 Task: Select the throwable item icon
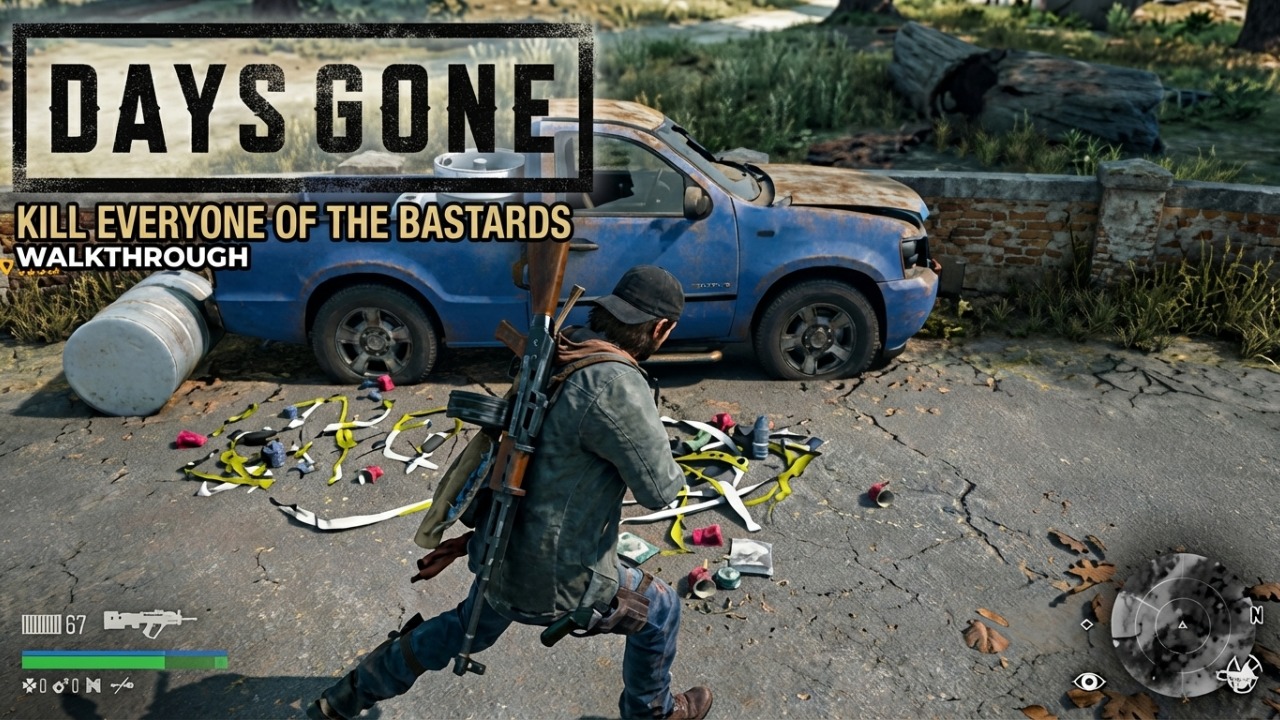pos(92,685)
